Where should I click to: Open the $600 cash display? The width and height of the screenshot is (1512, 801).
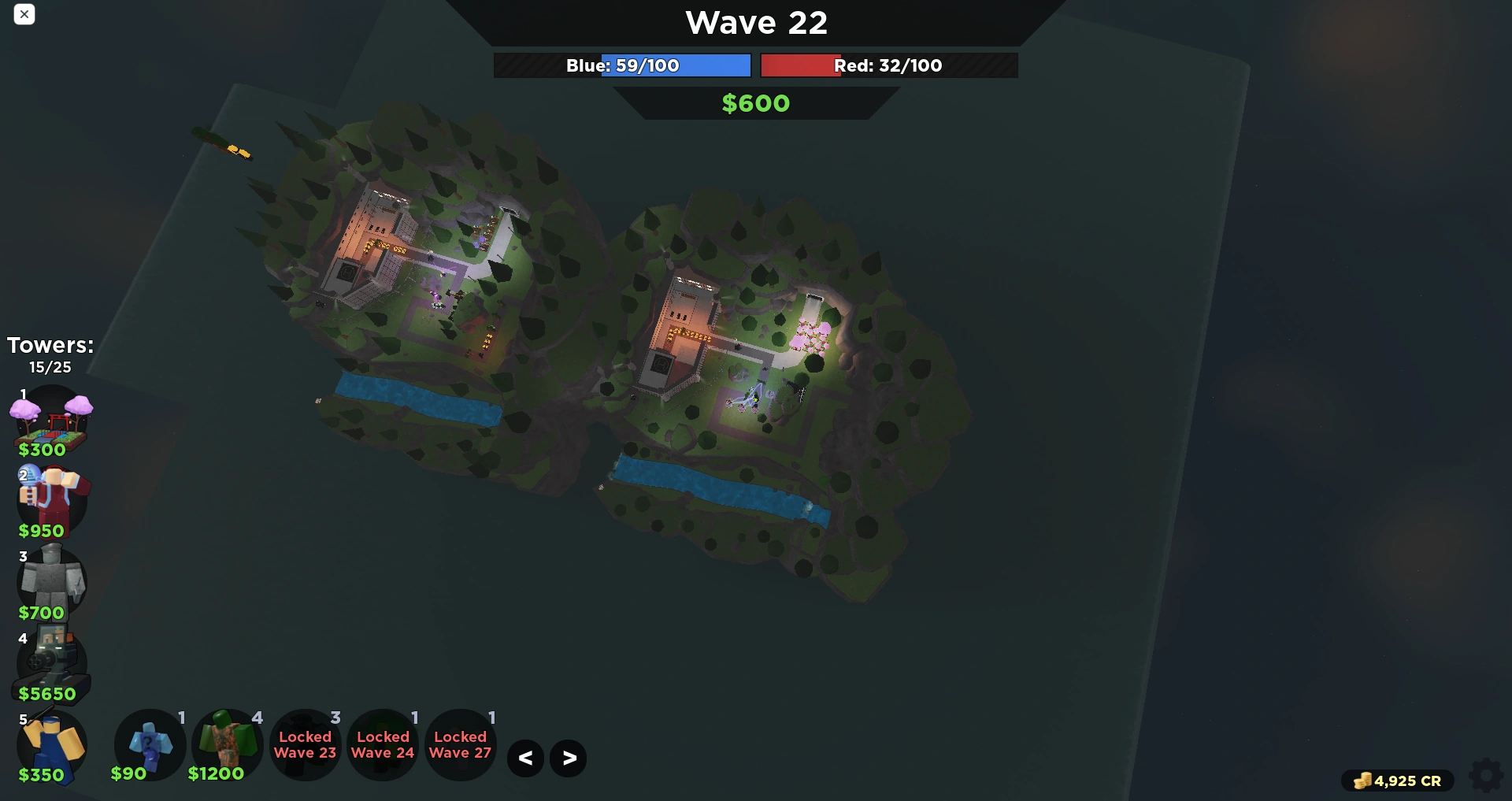[x=755, y=102]
